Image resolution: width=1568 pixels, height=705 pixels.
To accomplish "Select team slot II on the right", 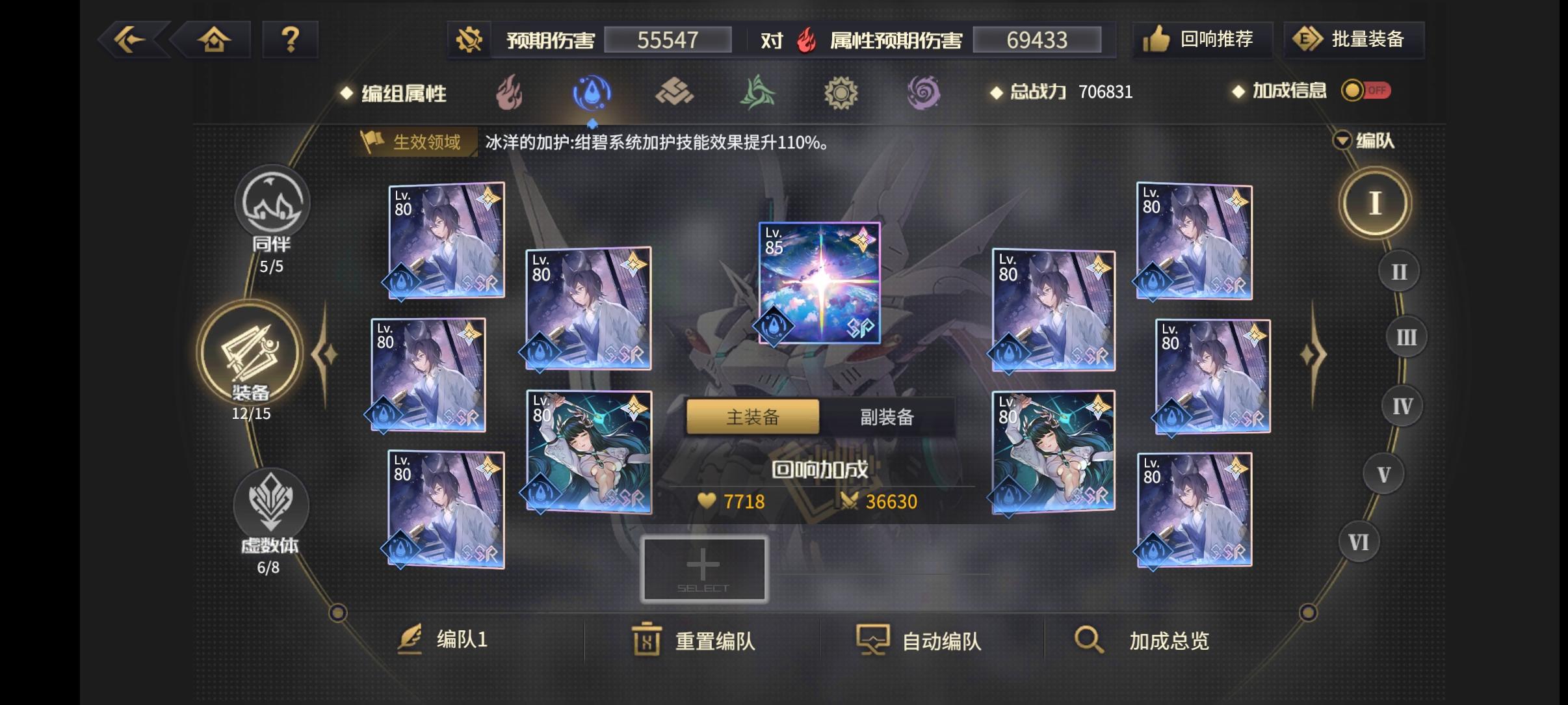I will point(1398,271).
